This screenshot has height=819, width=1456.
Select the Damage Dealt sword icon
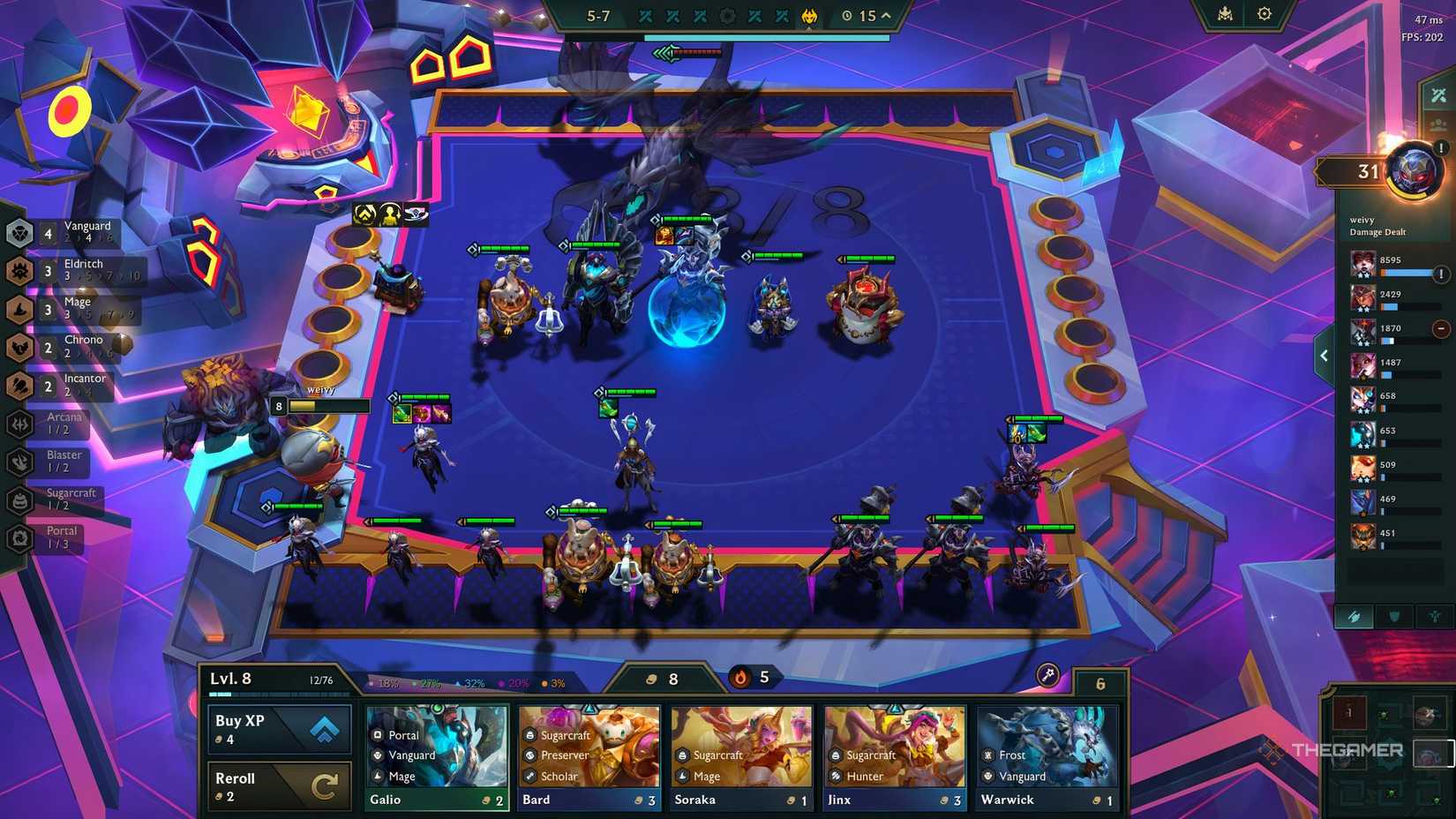pyautogui.click(x=1356, y=617)
